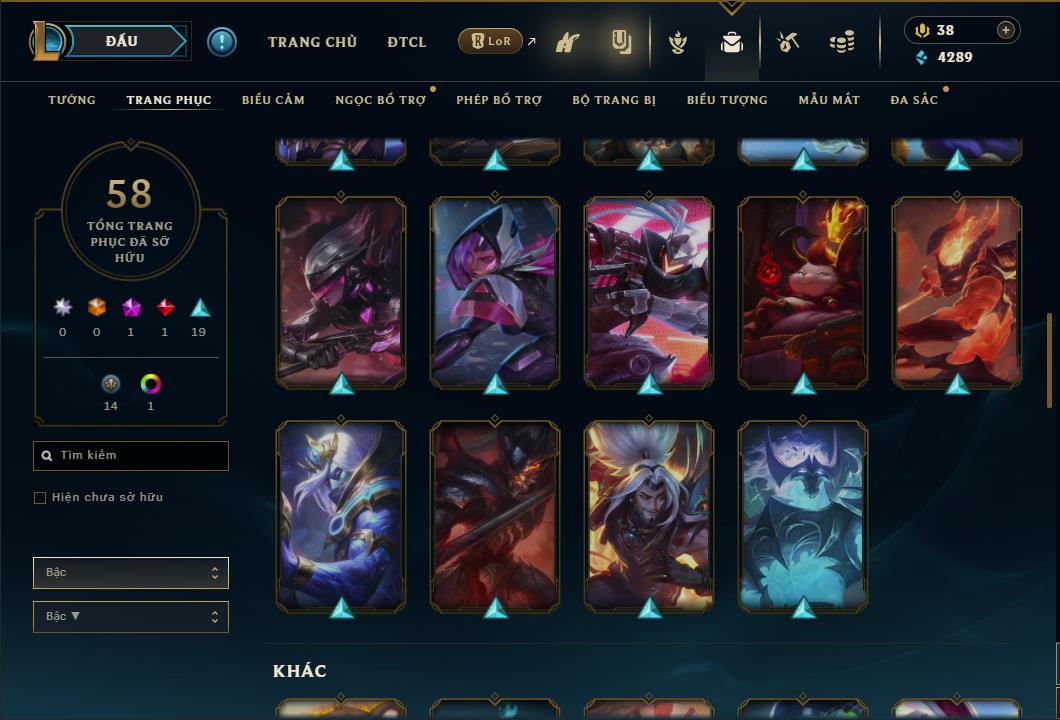This screenshot has height=720, width=1060.
Task: Switch to the MẪU MẮT tab
Action: point(829,100)
